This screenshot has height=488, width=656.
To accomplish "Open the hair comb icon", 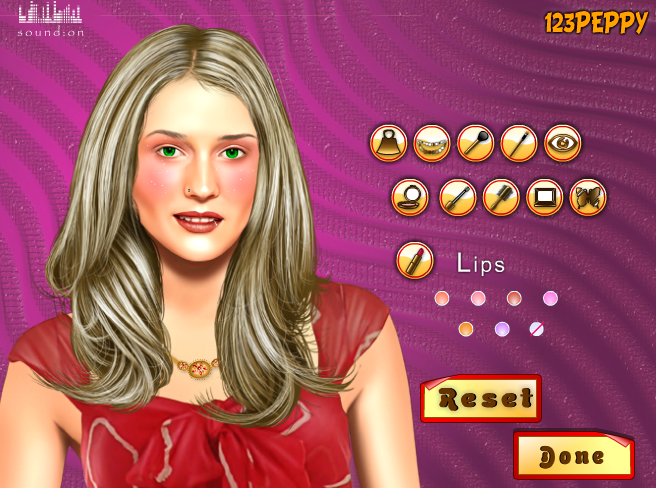I will coord(501,197).
